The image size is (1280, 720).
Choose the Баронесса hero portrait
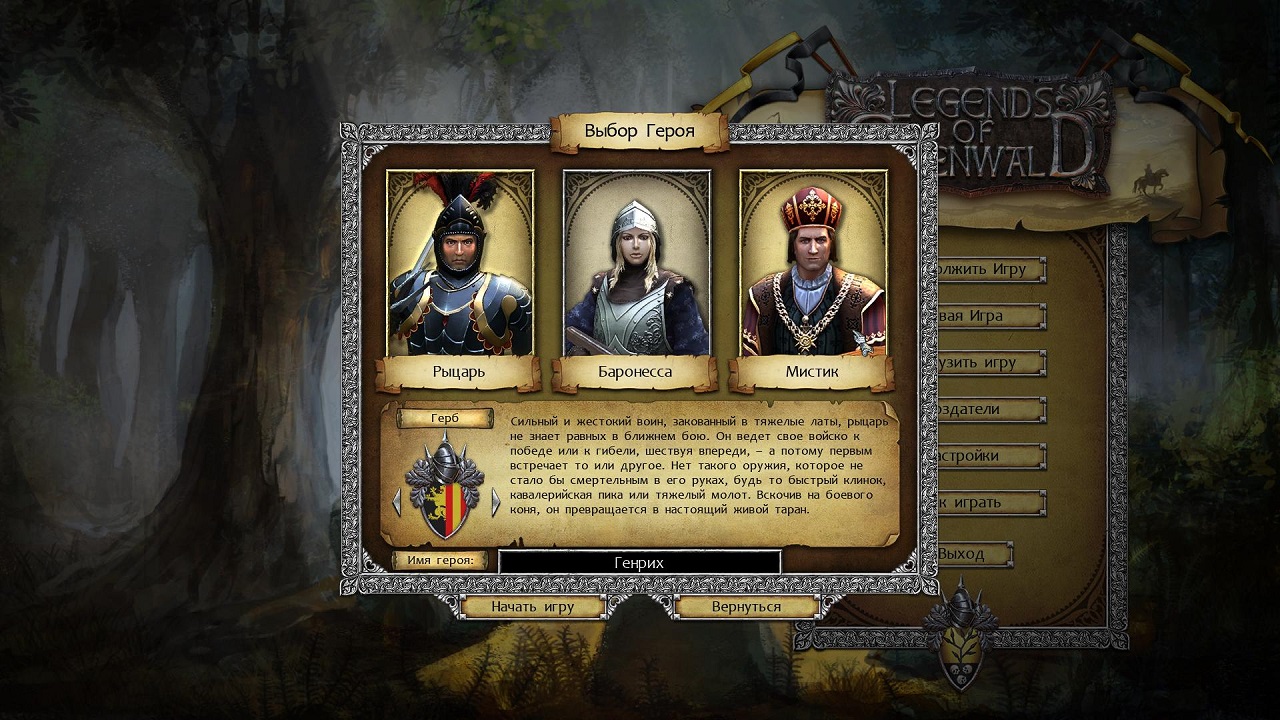coord(637,264)
